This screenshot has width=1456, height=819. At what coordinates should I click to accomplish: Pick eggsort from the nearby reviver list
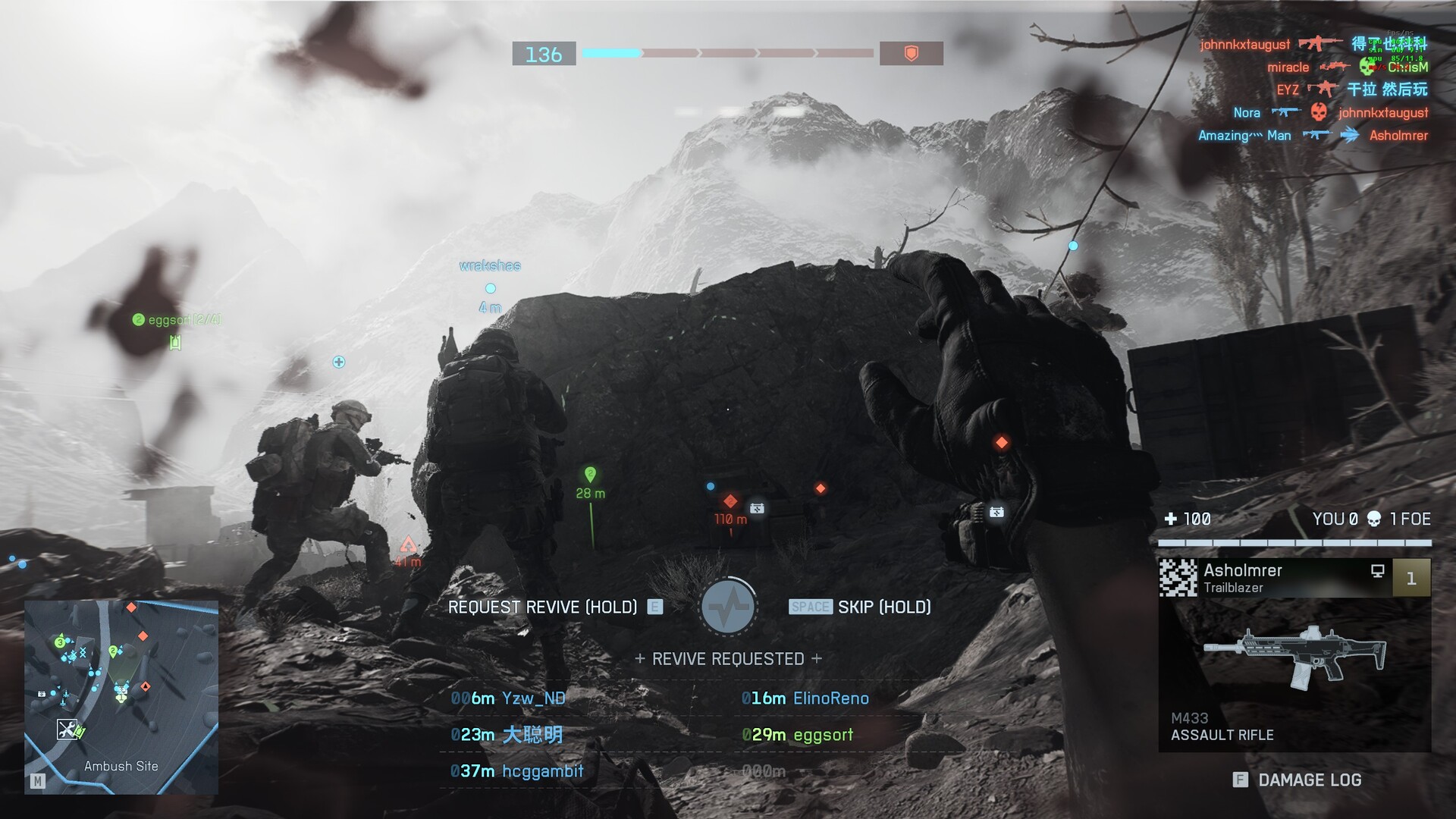pyautogui.click(x=798, y=735)
